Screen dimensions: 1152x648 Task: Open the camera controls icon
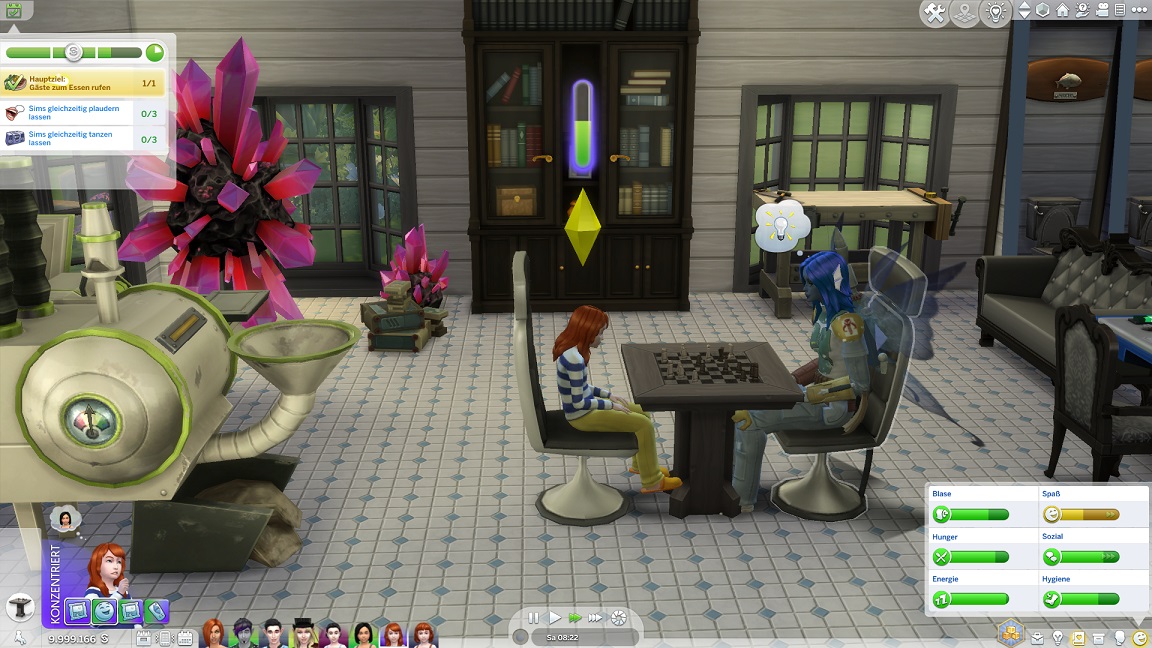click(x=1103, y=11)
